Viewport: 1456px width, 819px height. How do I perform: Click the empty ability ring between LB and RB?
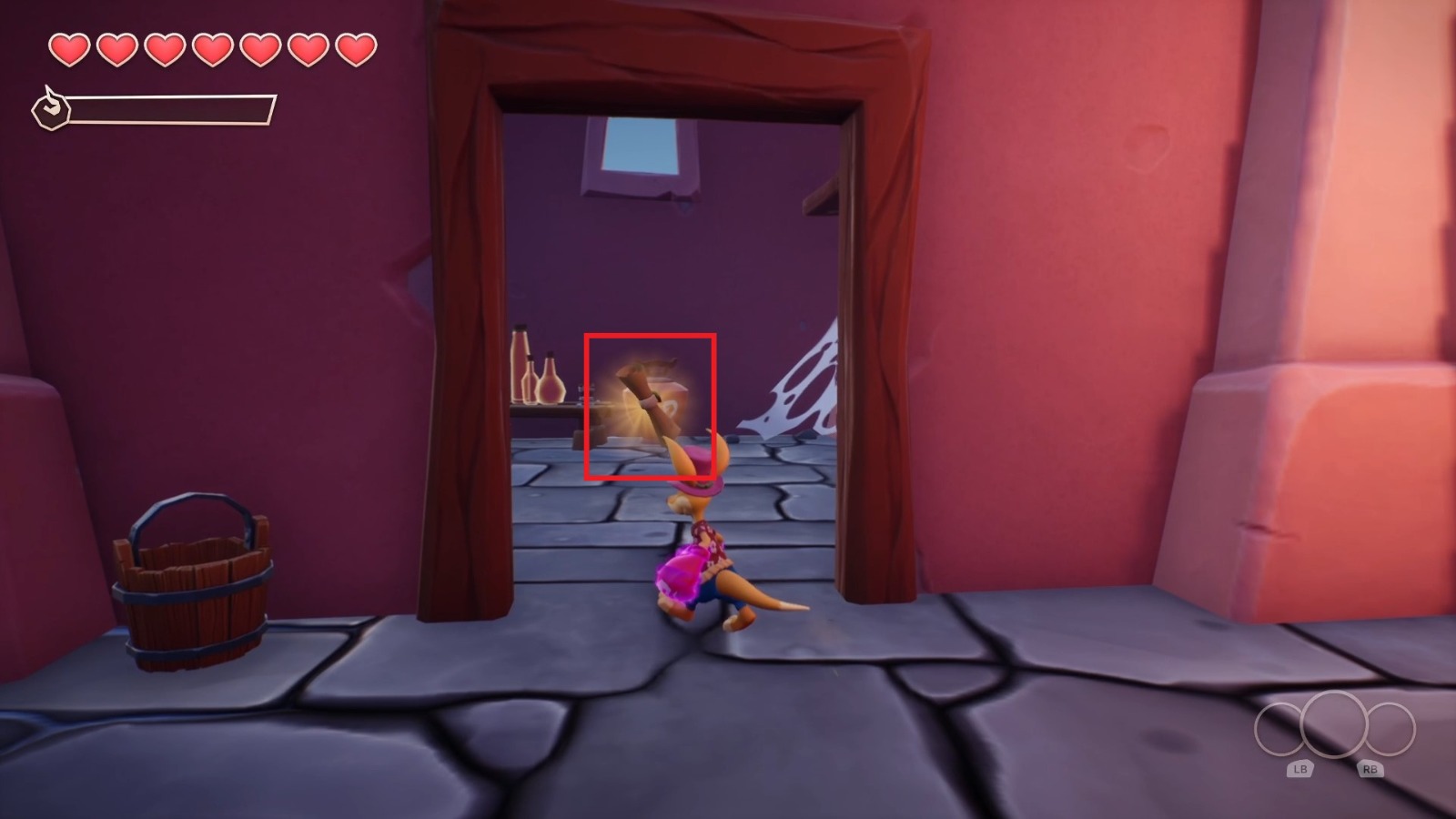pyautogui.click(x=1336, y=729)
